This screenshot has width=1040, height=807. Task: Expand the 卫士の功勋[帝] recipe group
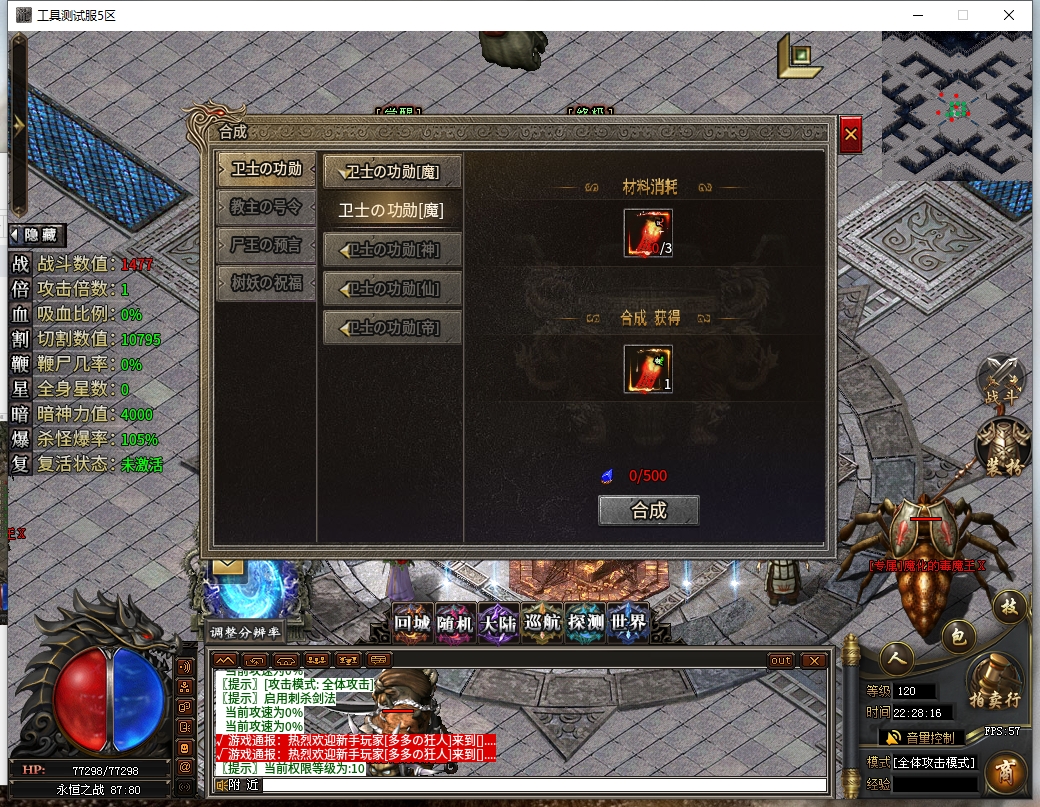(393, 327)
